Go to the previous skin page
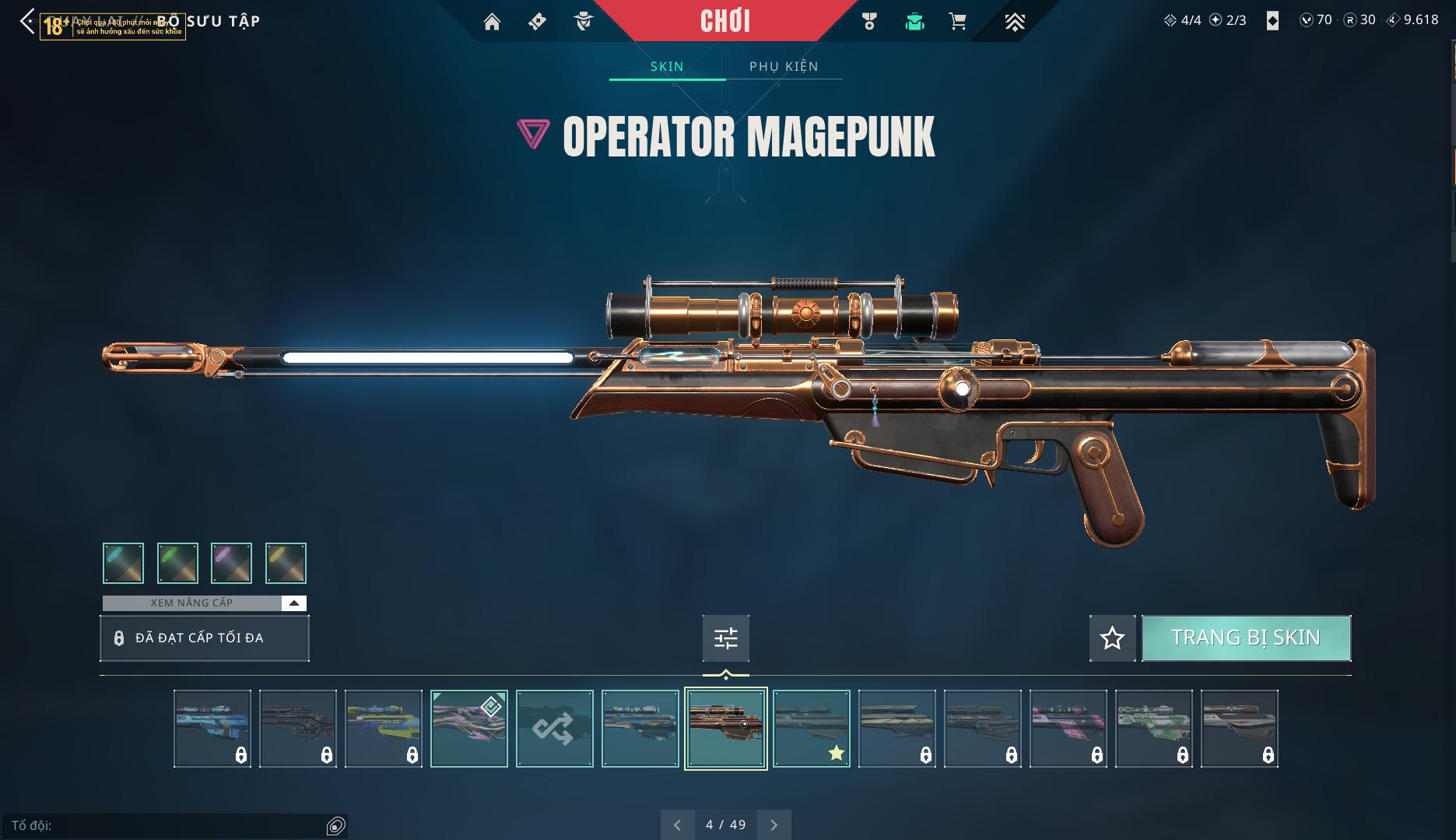Viewport: 1456px width, 840px height. coord(677,824)
